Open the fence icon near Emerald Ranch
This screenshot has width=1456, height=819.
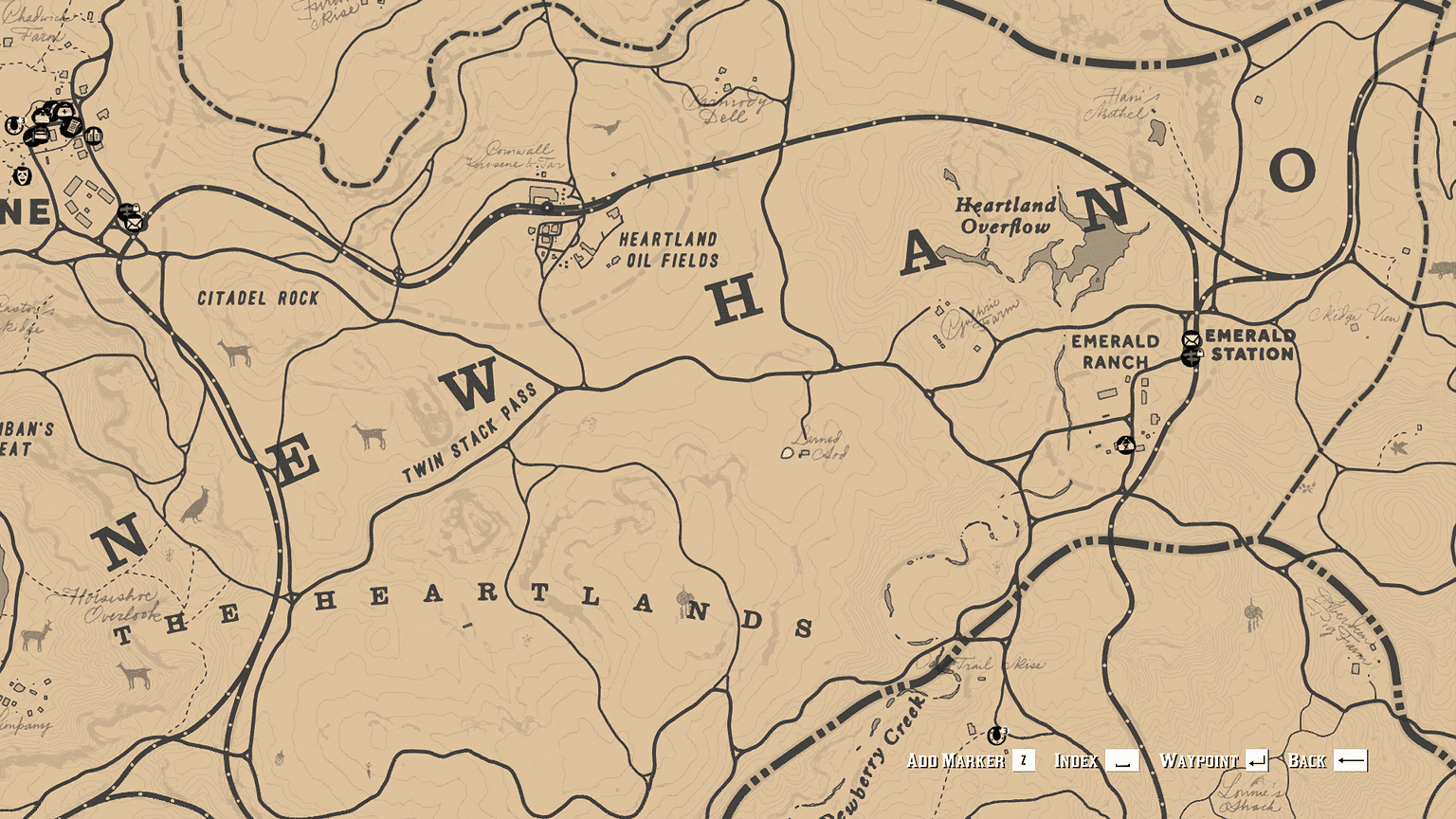click(x=1126, y=444)
